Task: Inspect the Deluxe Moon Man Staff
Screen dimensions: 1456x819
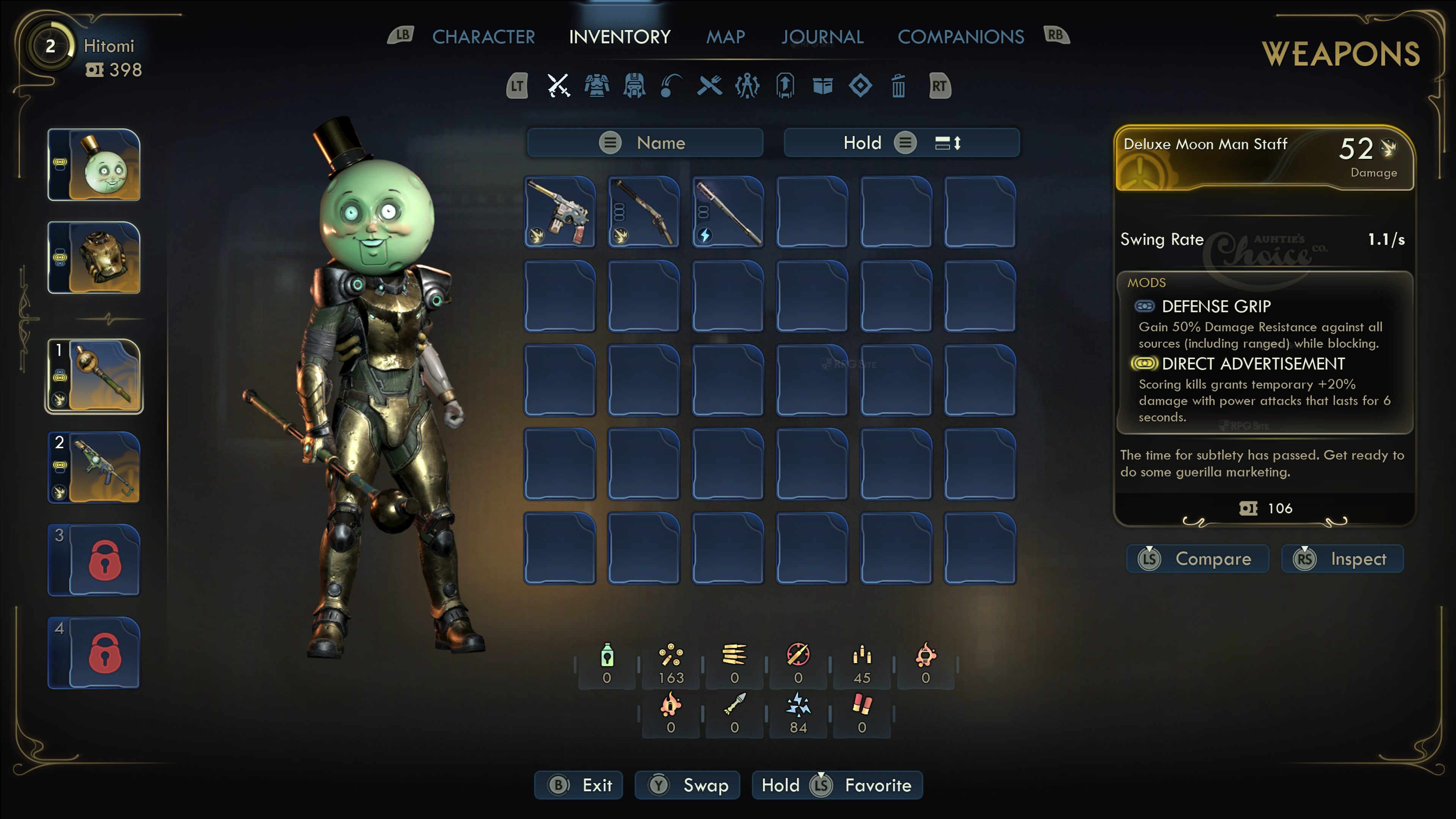Action: (1342, 559)
